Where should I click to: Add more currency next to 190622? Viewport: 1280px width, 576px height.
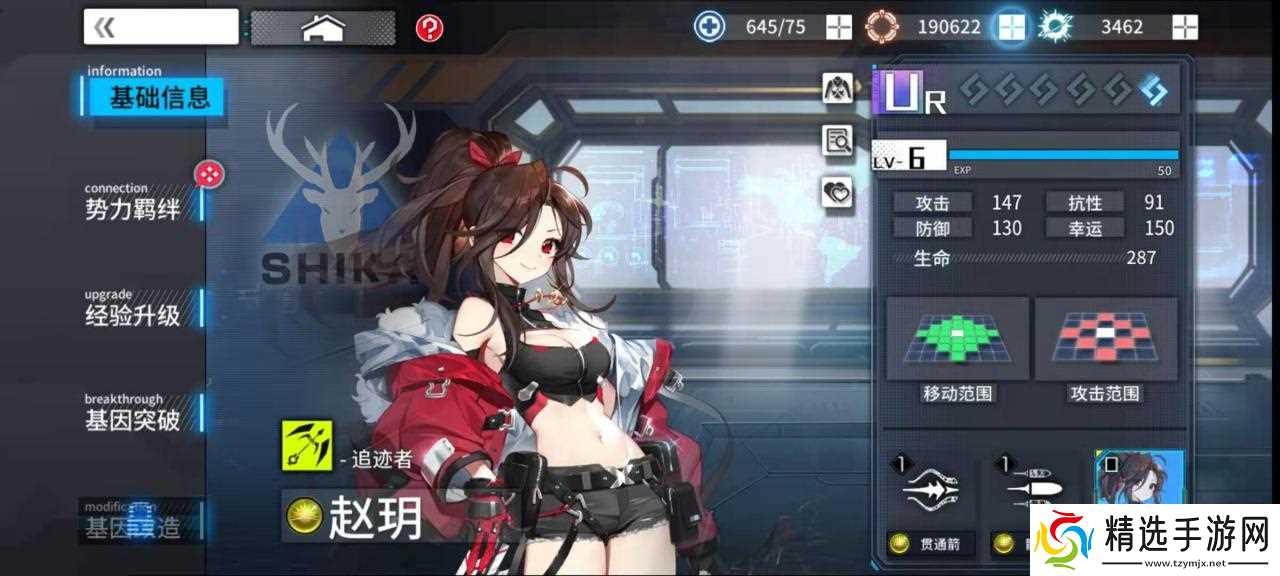[1011, 27]
